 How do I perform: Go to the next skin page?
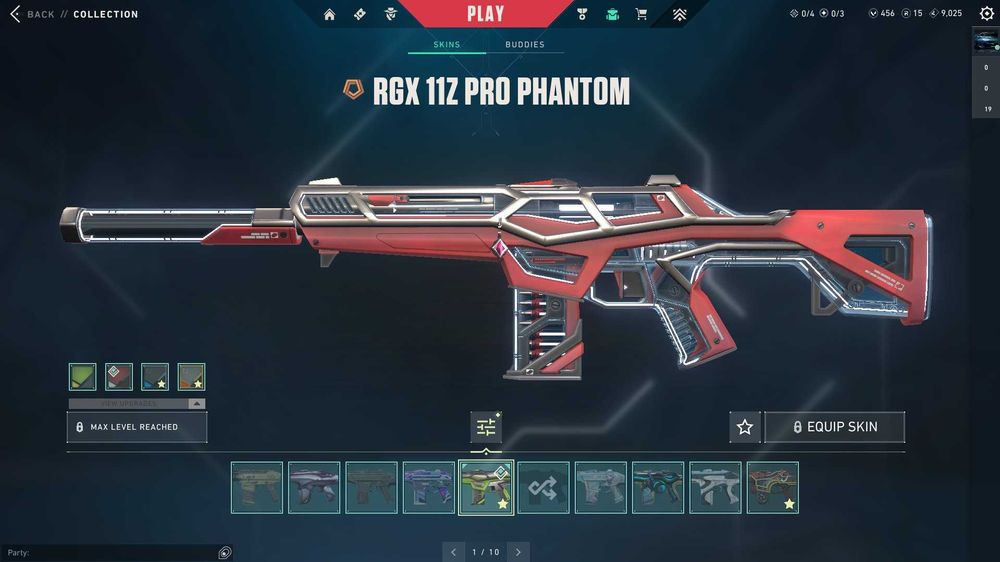[518, 552]
